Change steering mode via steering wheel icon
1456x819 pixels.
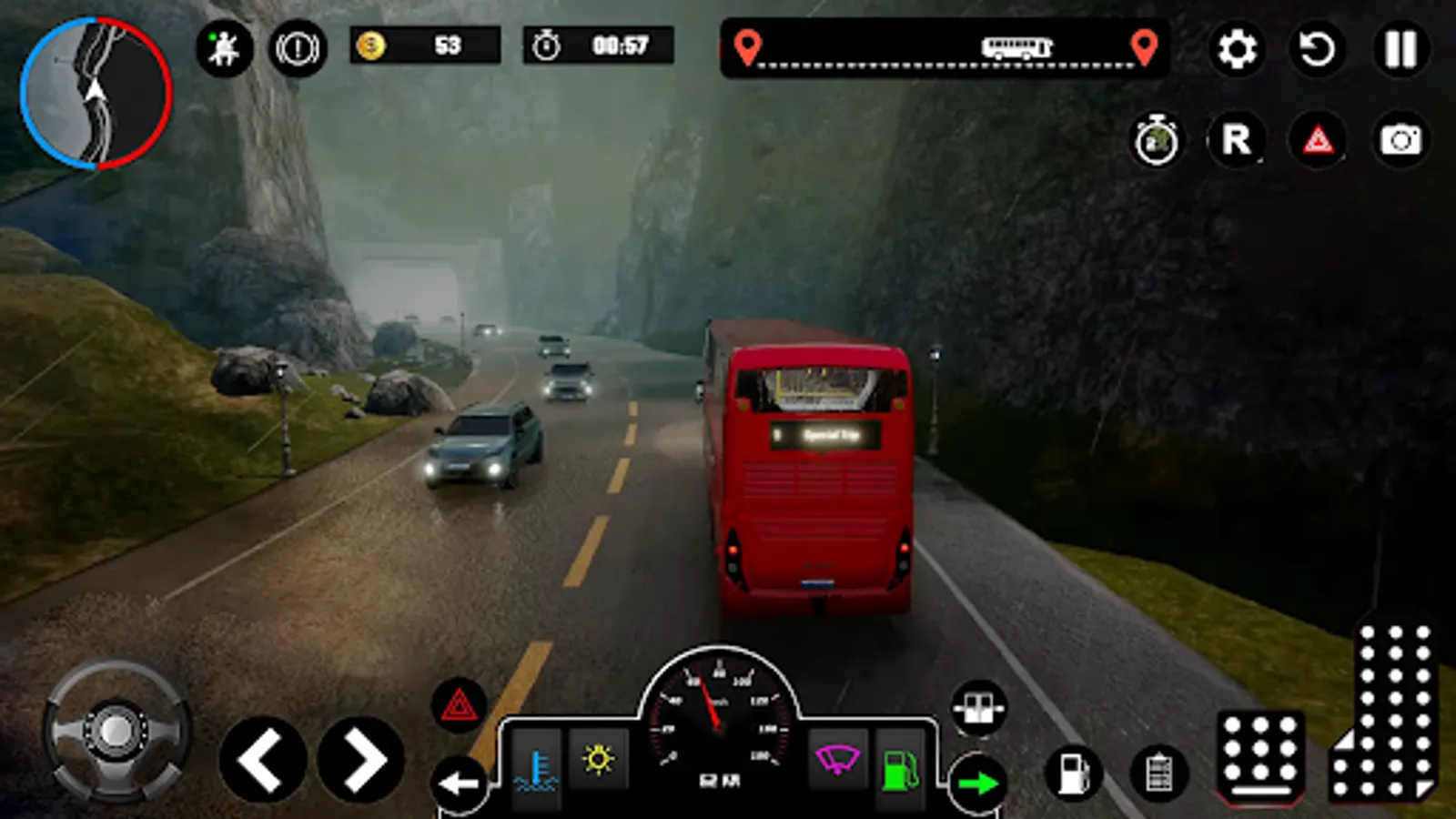116,731
